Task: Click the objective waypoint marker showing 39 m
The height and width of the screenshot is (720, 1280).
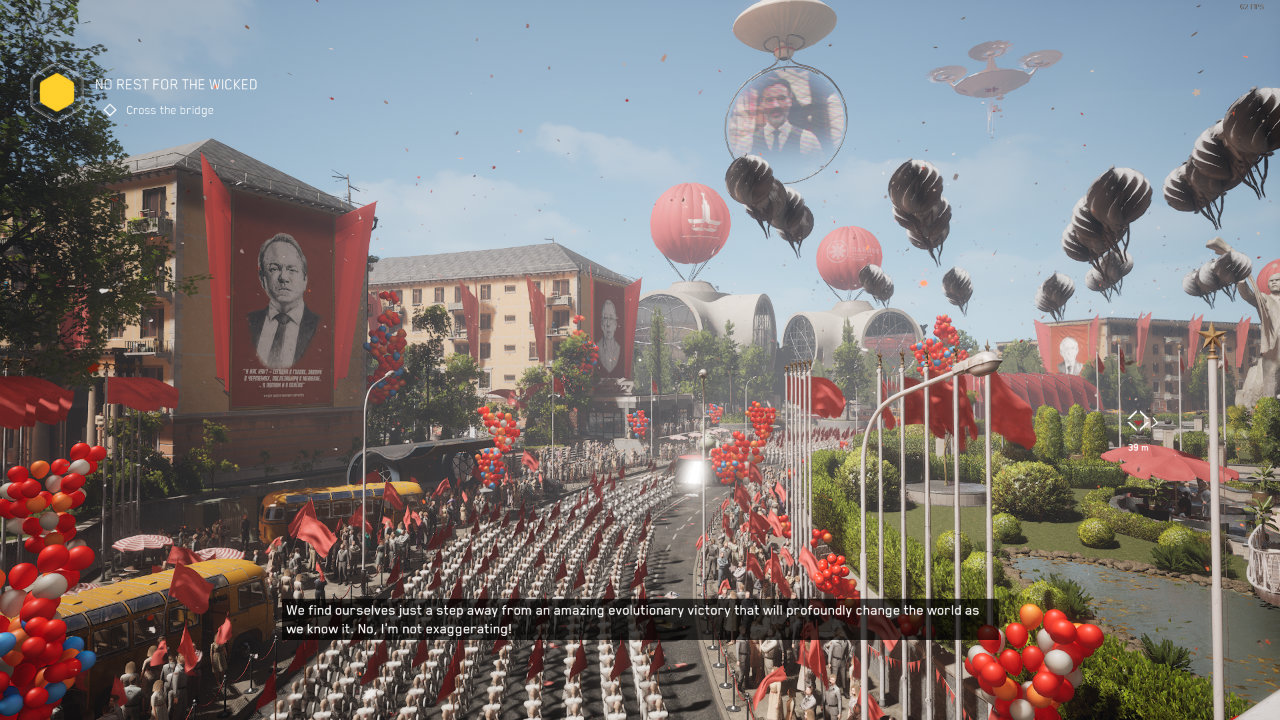Action: pyautogui.click(x=1140, y=421)
